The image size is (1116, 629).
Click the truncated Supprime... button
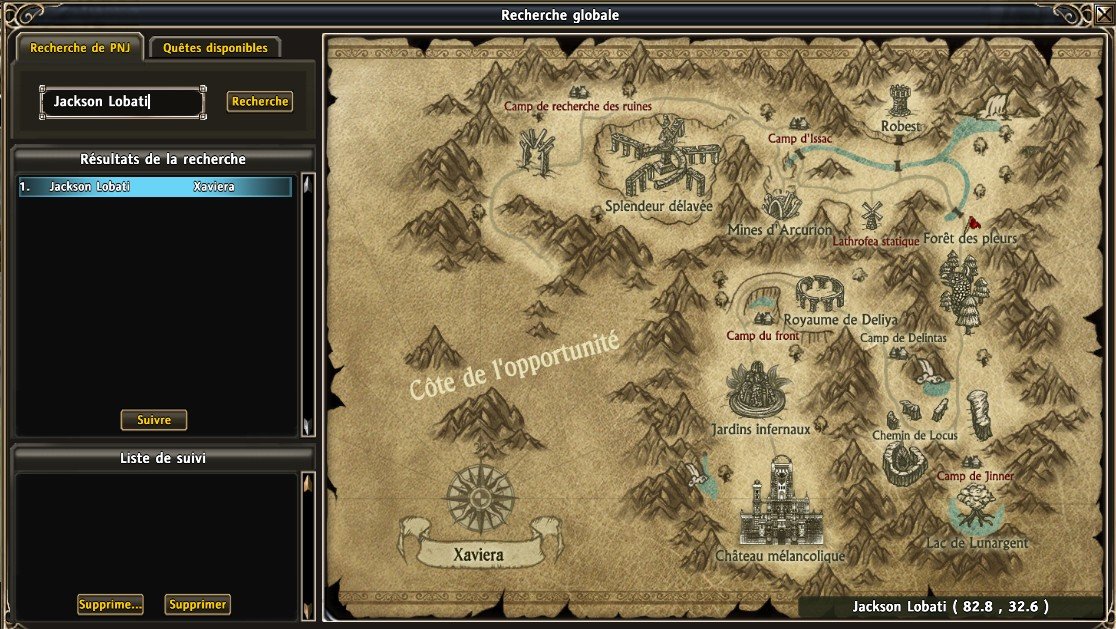(110, 605)
